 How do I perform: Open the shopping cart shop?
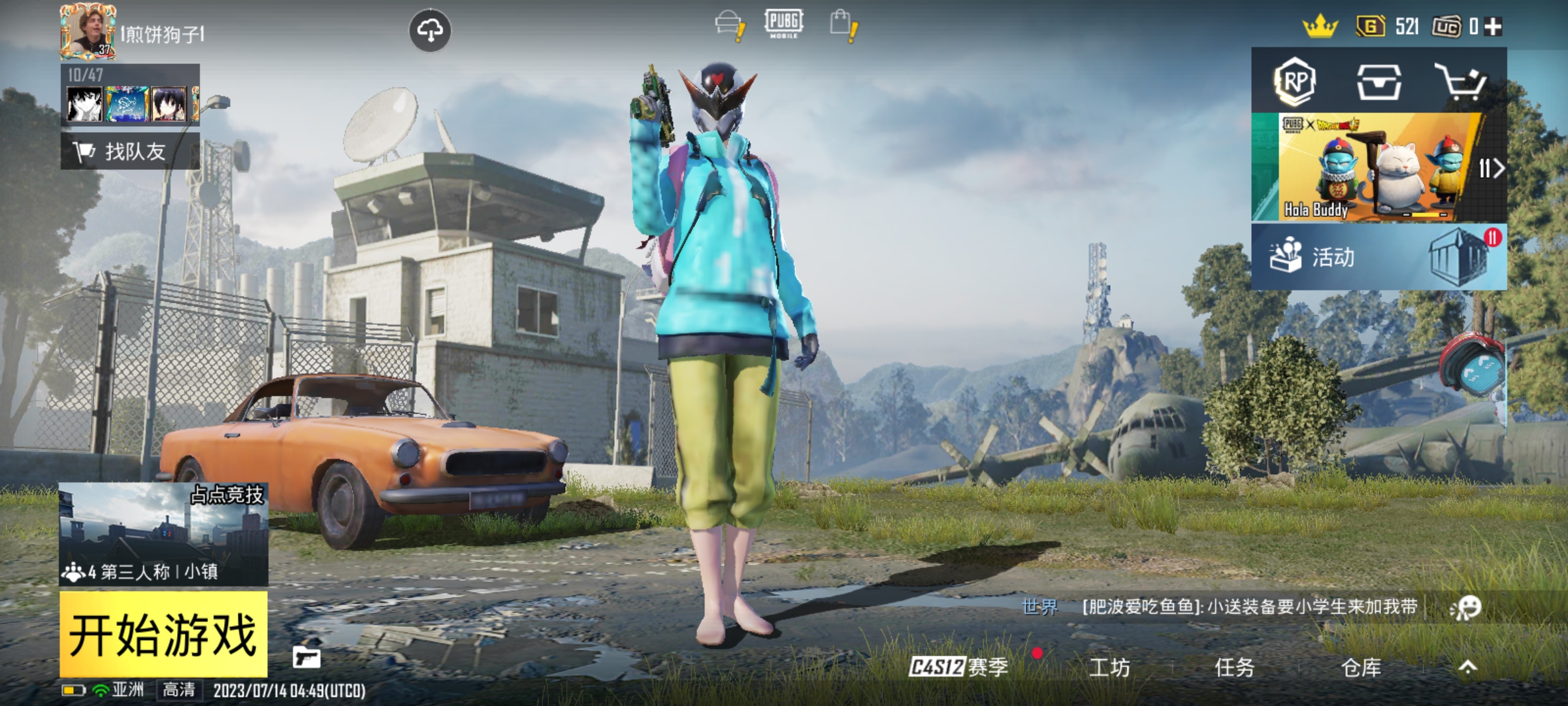point(1461,82)
